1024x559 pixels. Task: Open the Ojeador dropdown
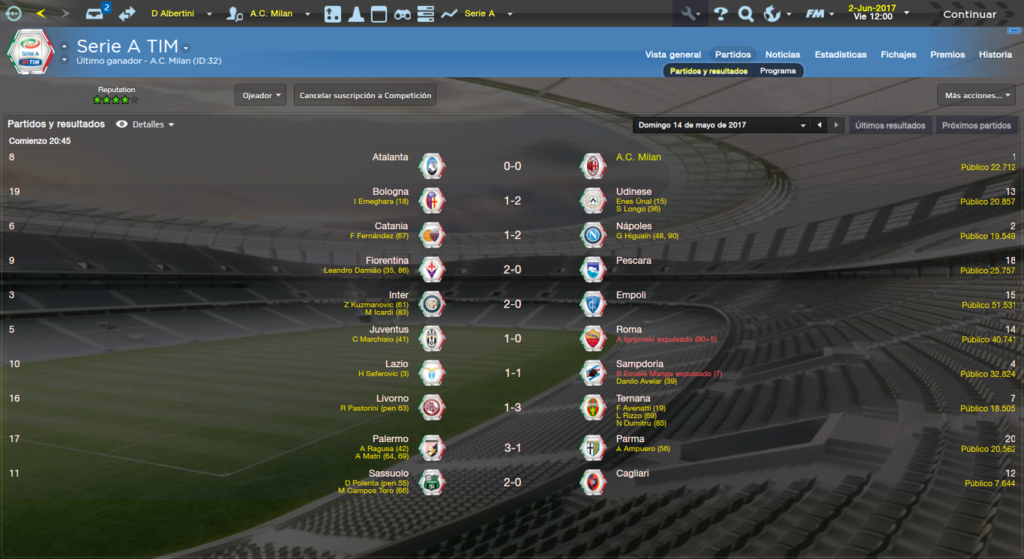(x=261, y=95)
